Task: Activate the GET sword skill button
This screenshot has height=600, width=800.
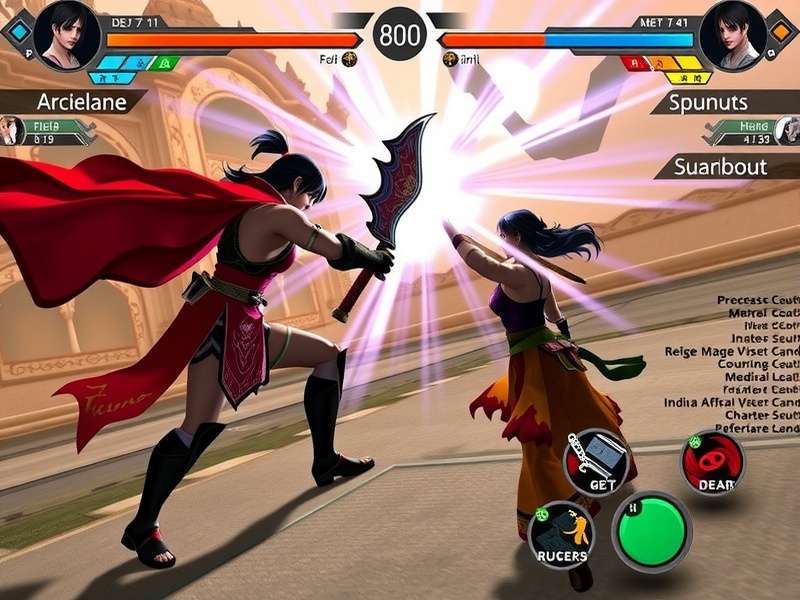Action: [600, 462]
